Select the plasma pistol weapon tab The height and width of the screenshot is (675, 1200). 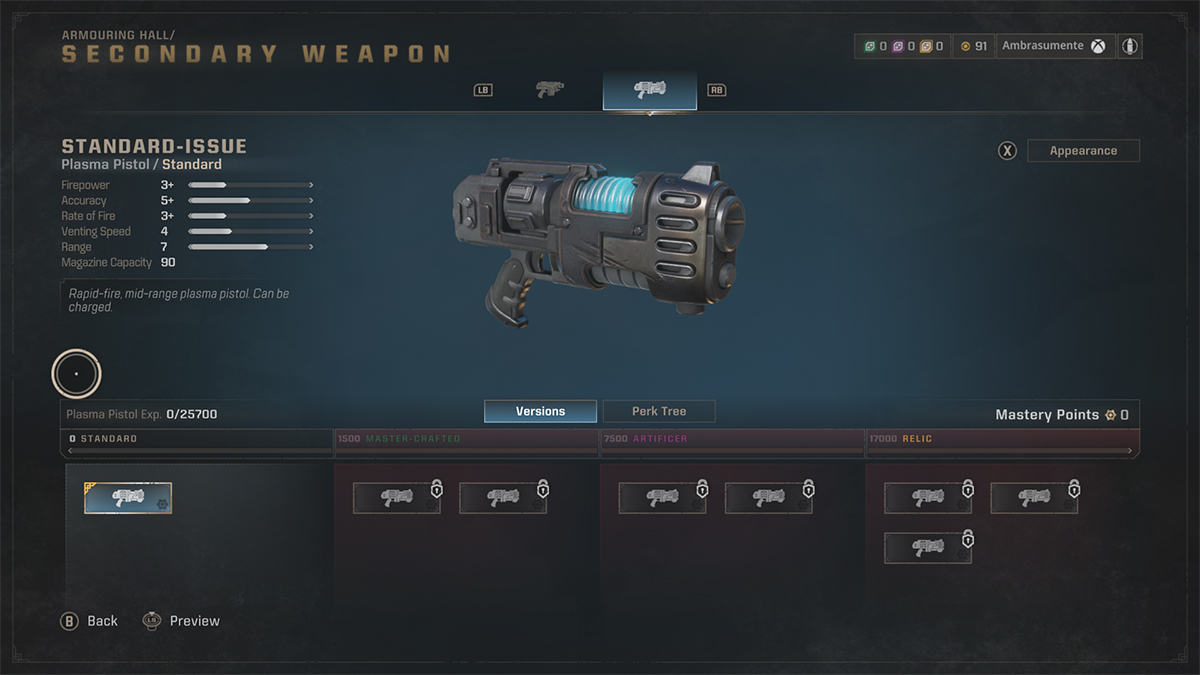pyautogui.click(x=650, y=90)
